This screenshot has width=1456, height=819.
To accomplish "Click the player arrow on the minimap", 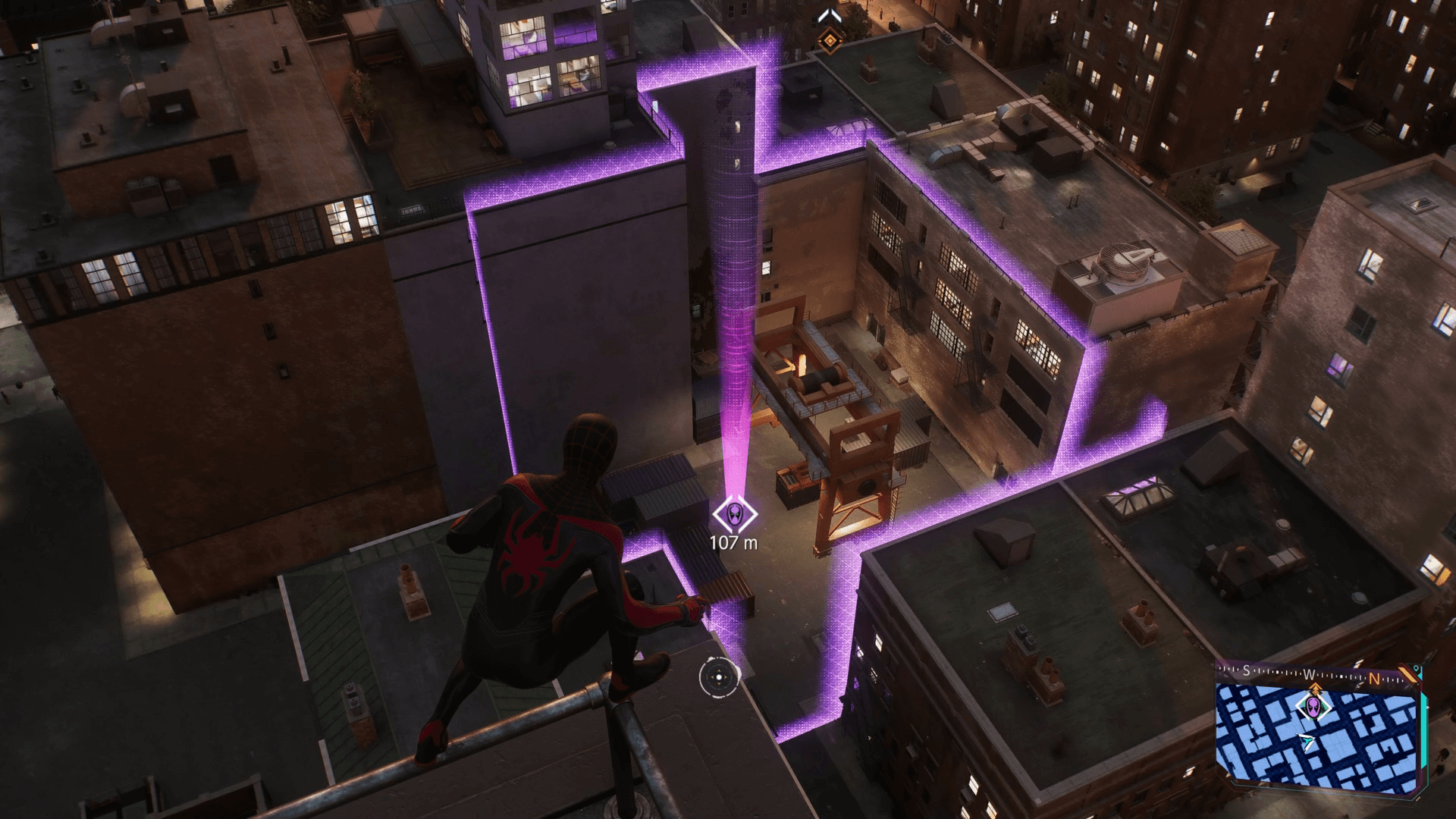I will tap(1307, 742).
